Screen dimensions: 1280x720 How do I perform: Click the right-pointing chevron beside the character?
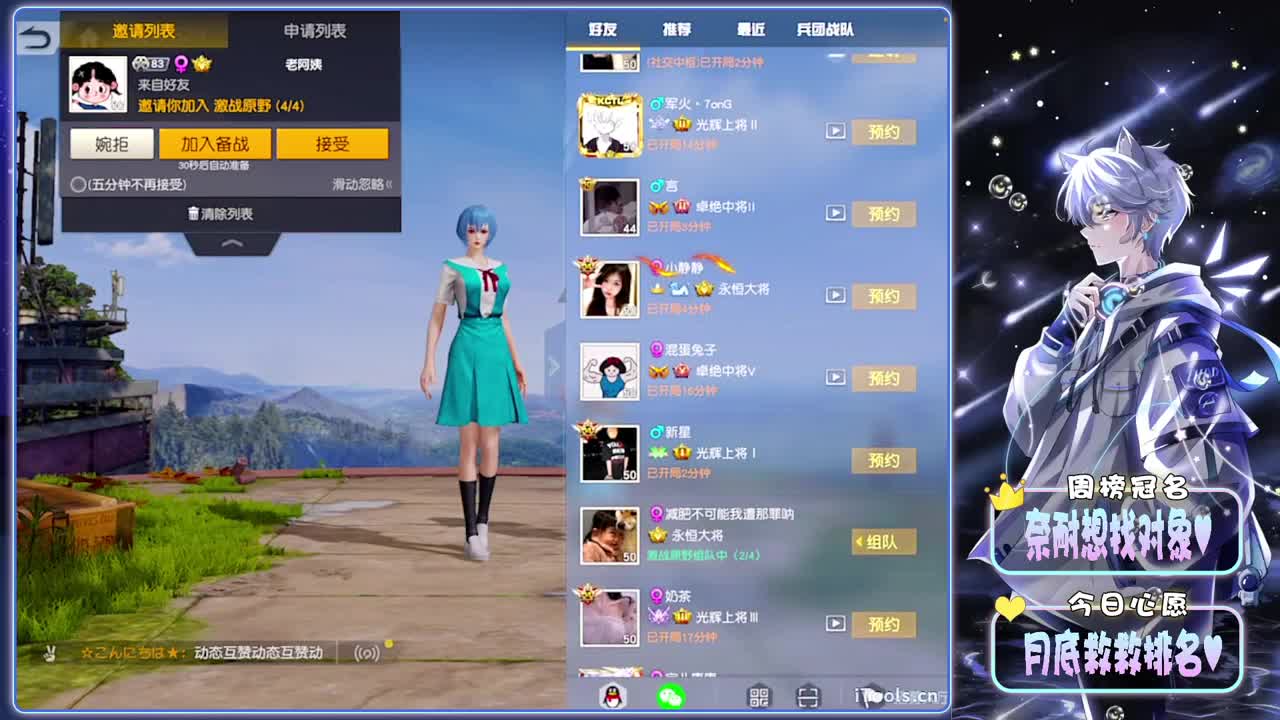point(556,366)
